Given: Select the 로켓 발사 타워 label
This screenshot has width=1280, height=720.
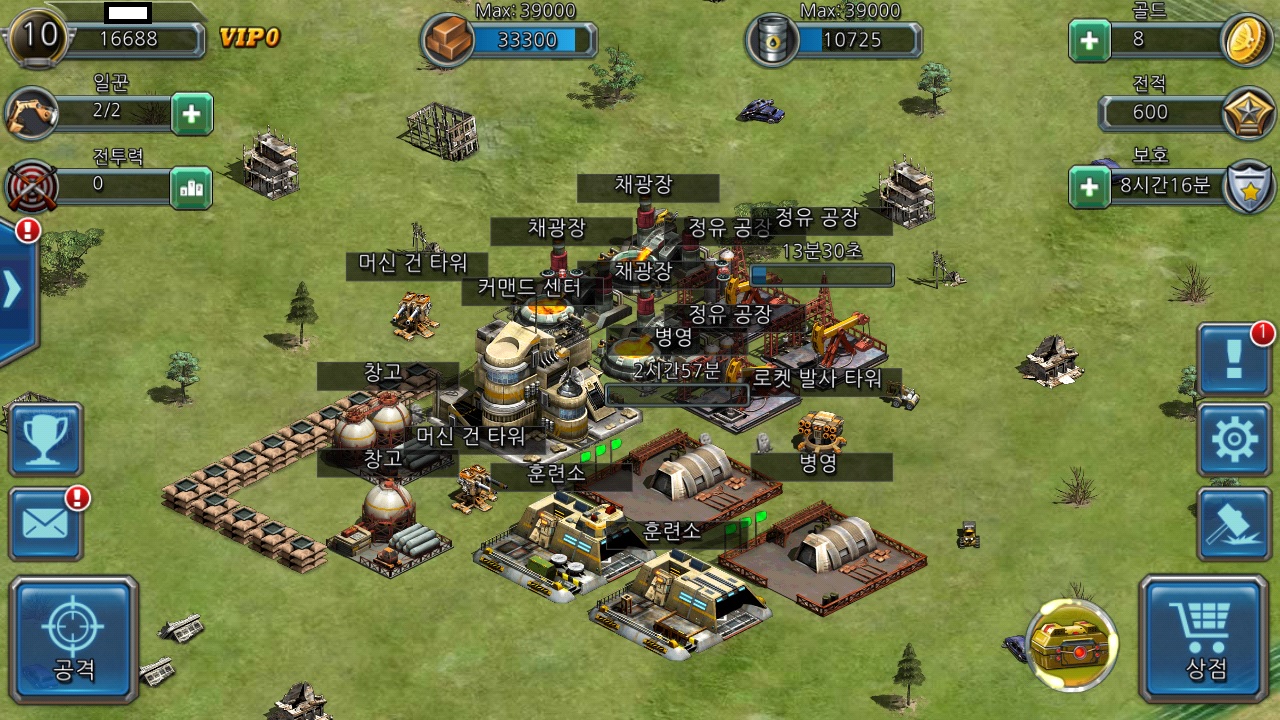Looking at the screenshot, I should (x=818, y=379).
